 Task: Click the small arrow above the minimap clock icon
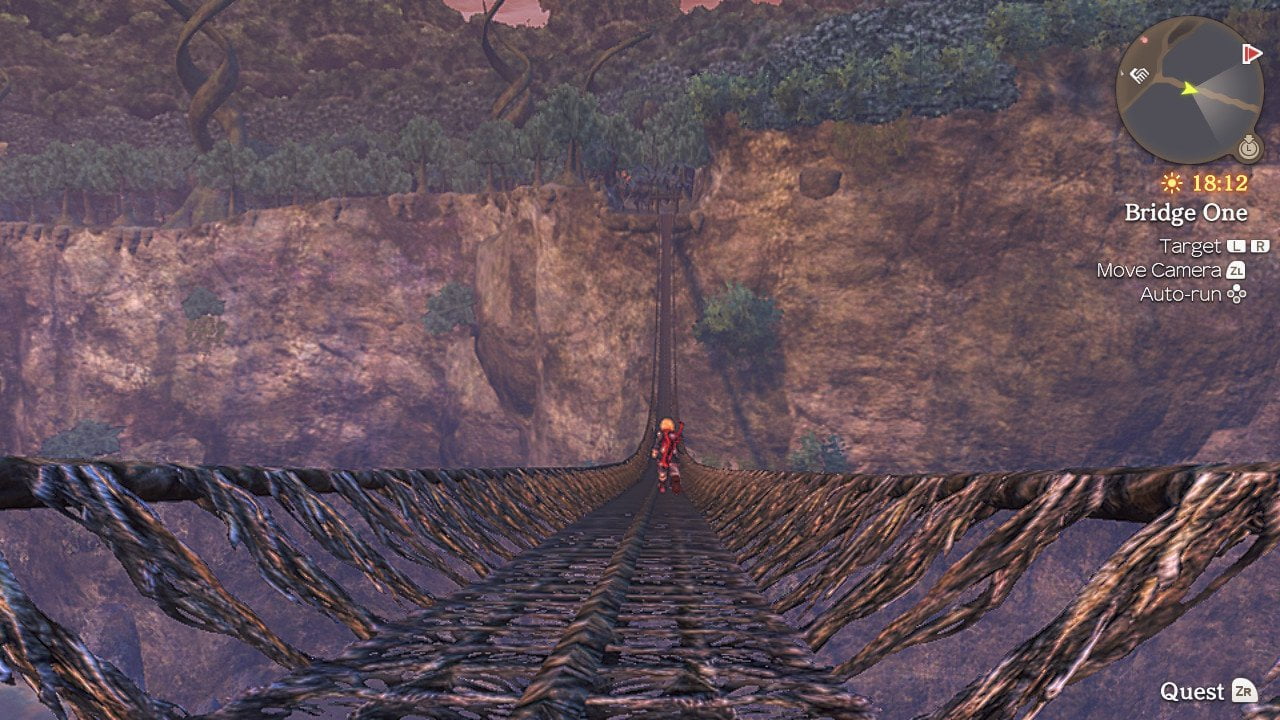[1247, 136]
